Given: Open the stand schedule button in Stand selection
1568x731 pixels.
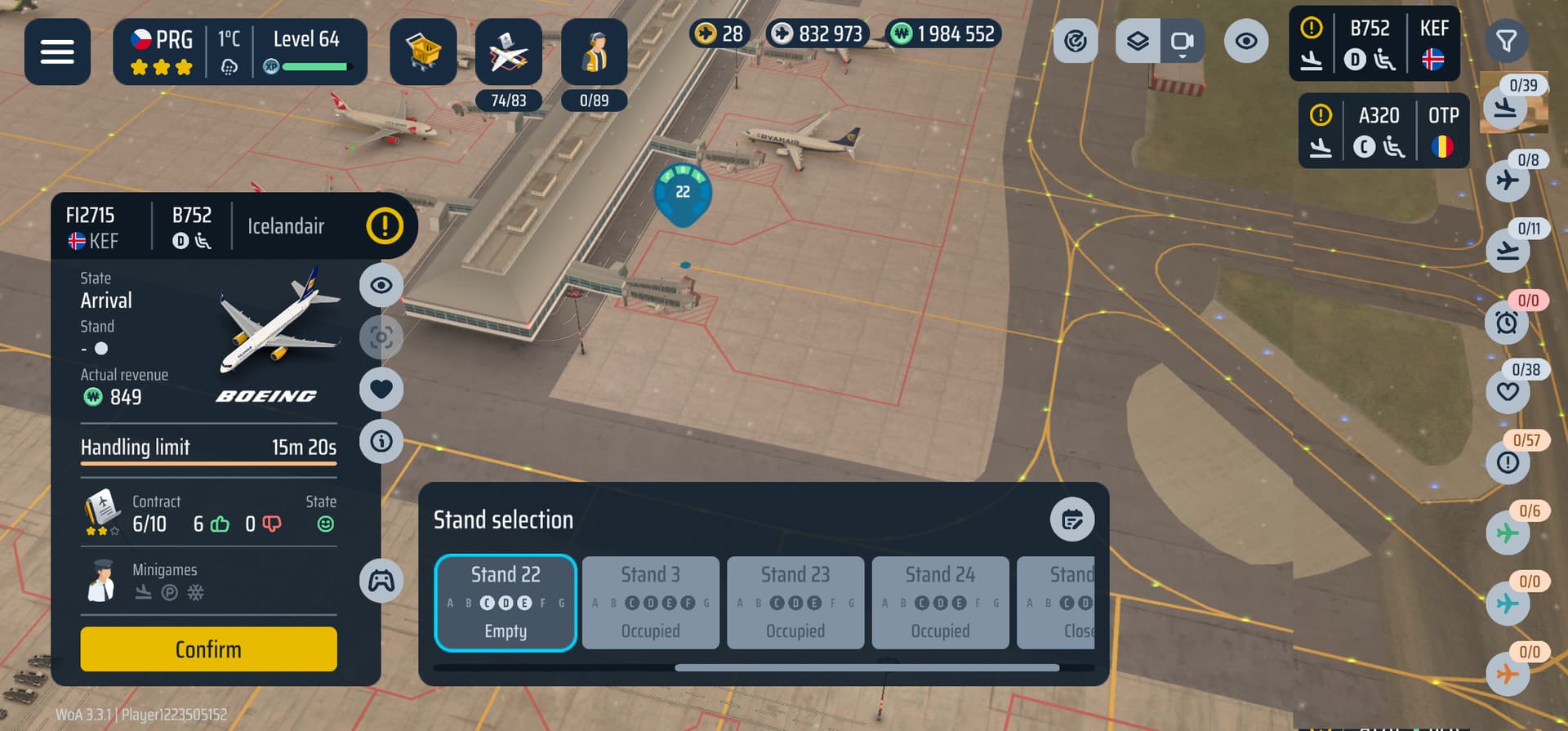Looking at the screenshot, I should coord(1071,519).
